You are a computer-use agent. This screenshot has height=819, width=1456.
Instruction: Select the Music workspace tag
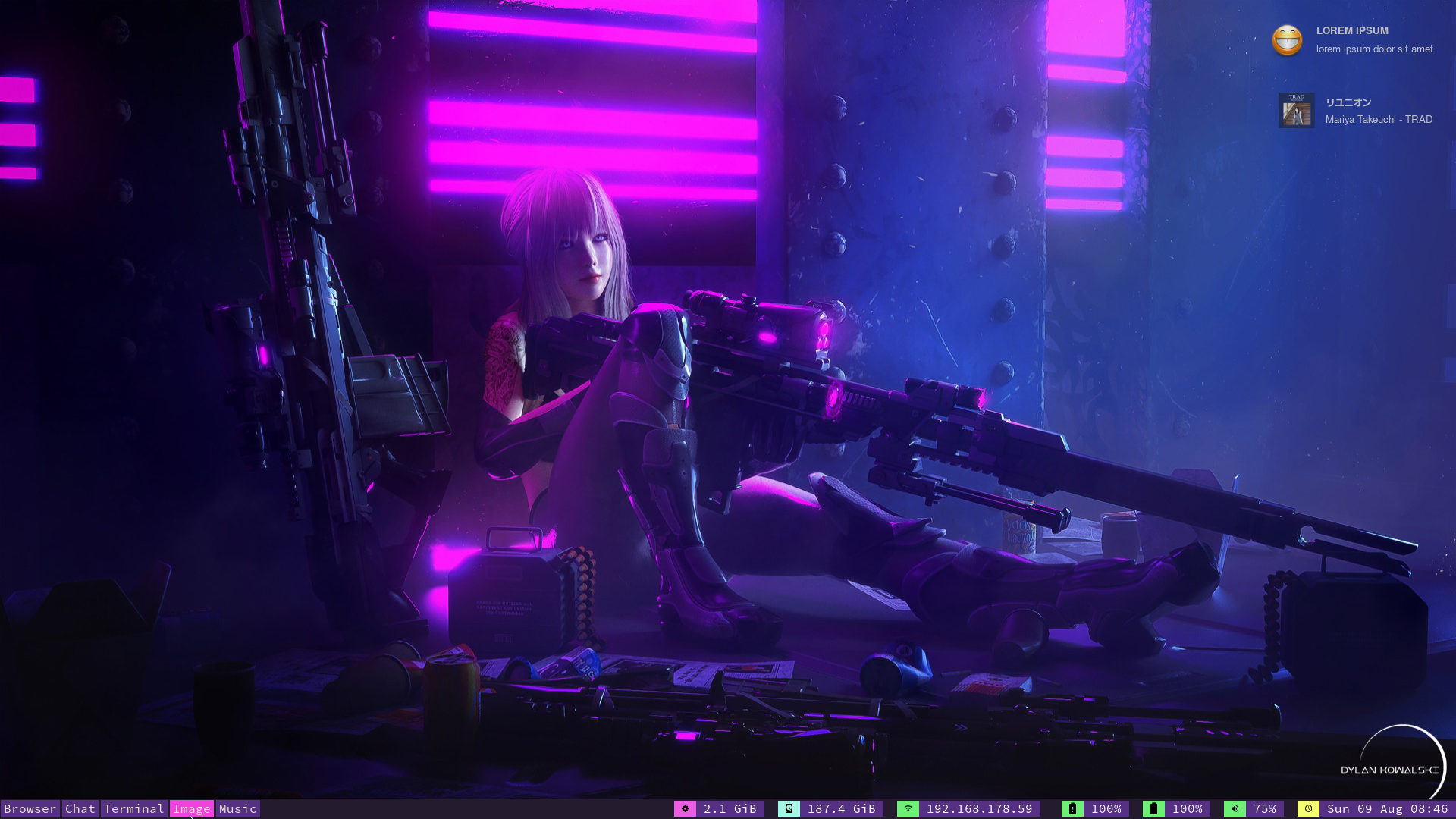pyautogui.click(x=237, y=809)
